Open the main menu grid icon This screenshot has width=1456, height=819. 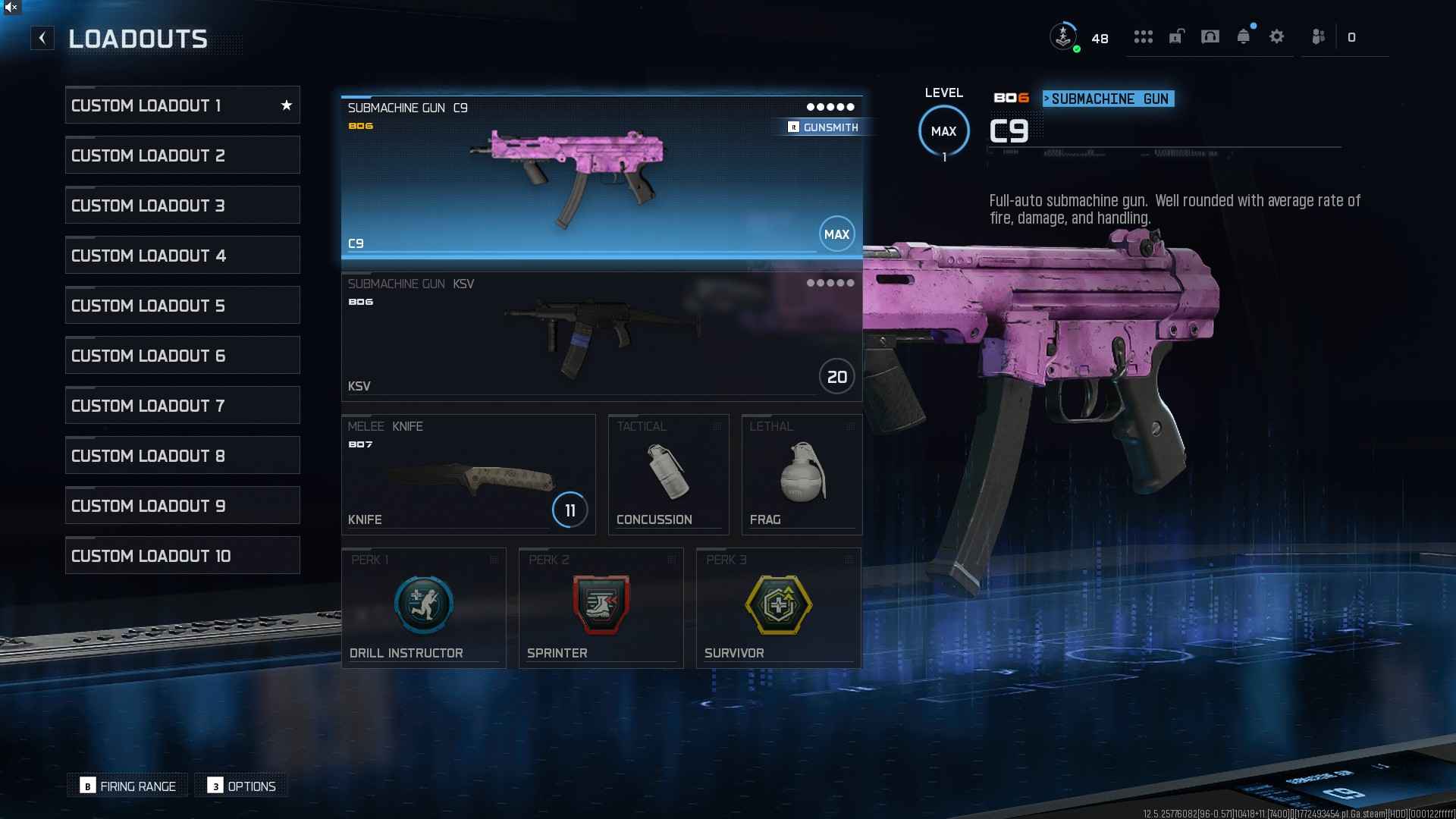pyautogui.click(x=1144, y=36)
